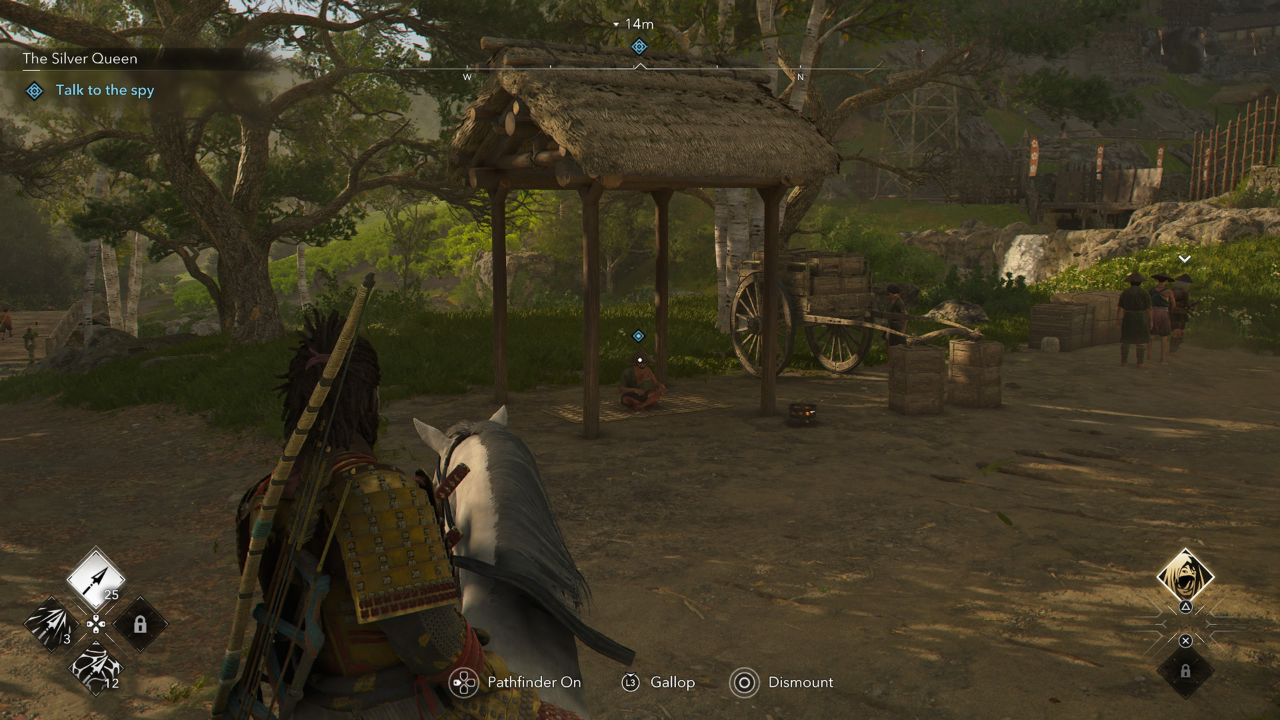
Task: Toggle Pathfinder off
Action: point(535,682)
